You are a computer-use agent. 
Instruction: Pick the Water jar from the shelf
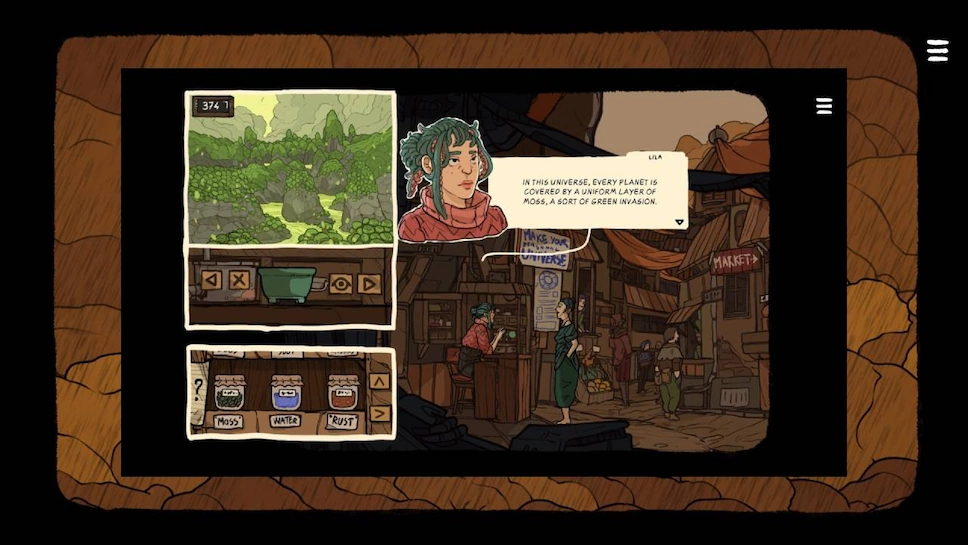286,392
